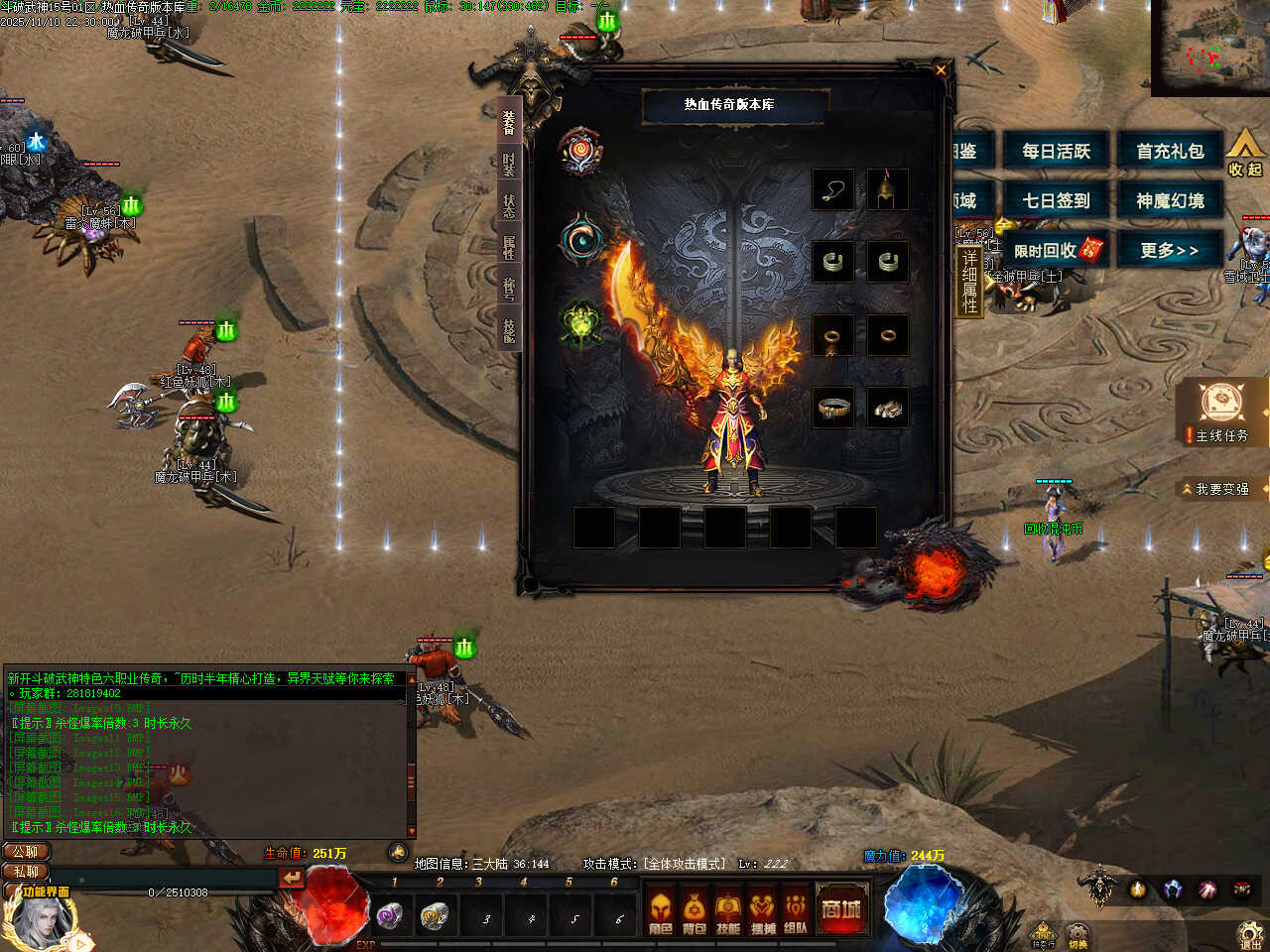The width and height of the screenshot is (1270, 952).
Task: Enter the 神魔幻境 event
Action: pos(1170,201)
